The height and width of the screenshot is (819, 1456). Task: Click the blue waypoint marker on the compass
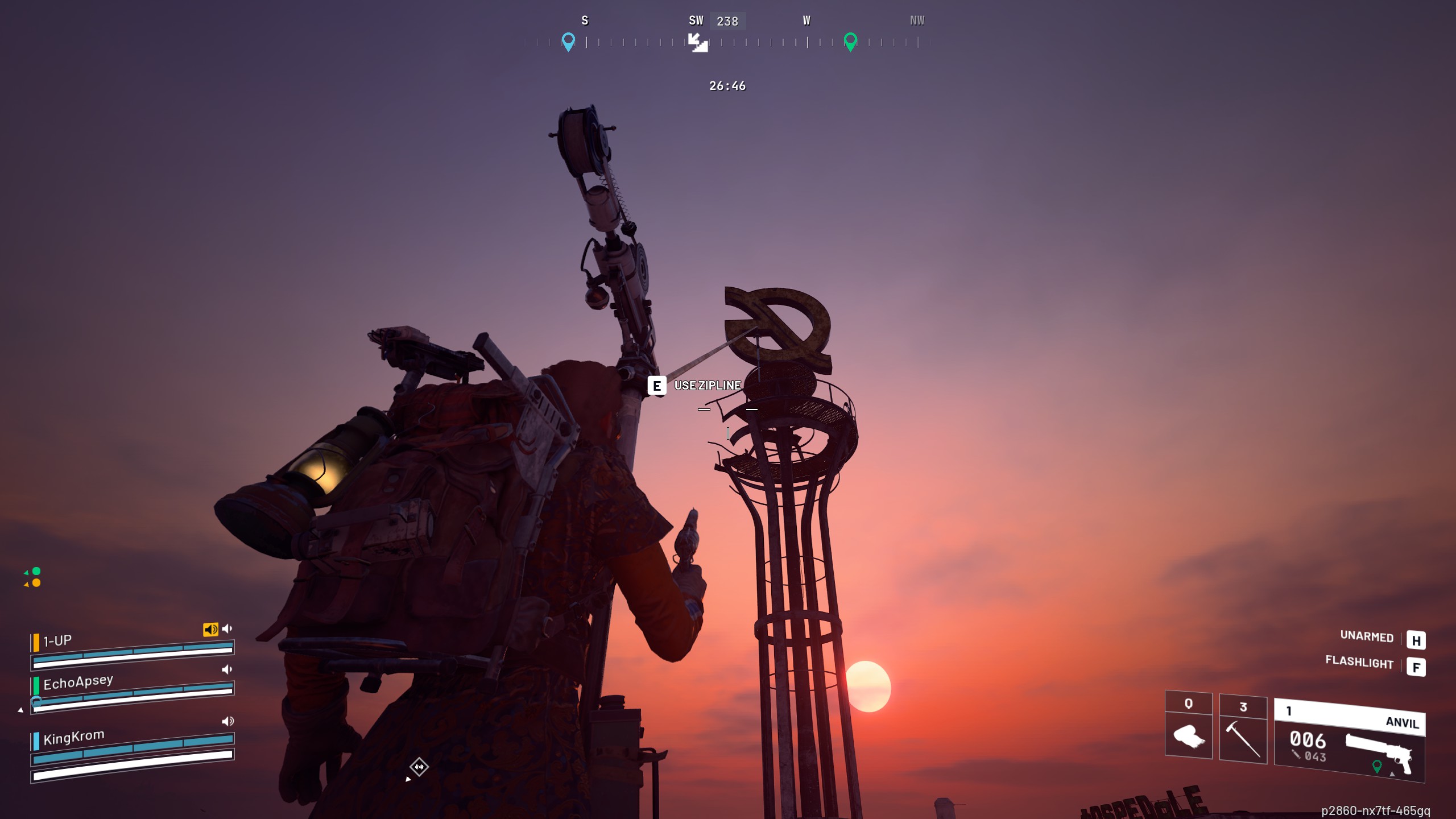point(567,40)
